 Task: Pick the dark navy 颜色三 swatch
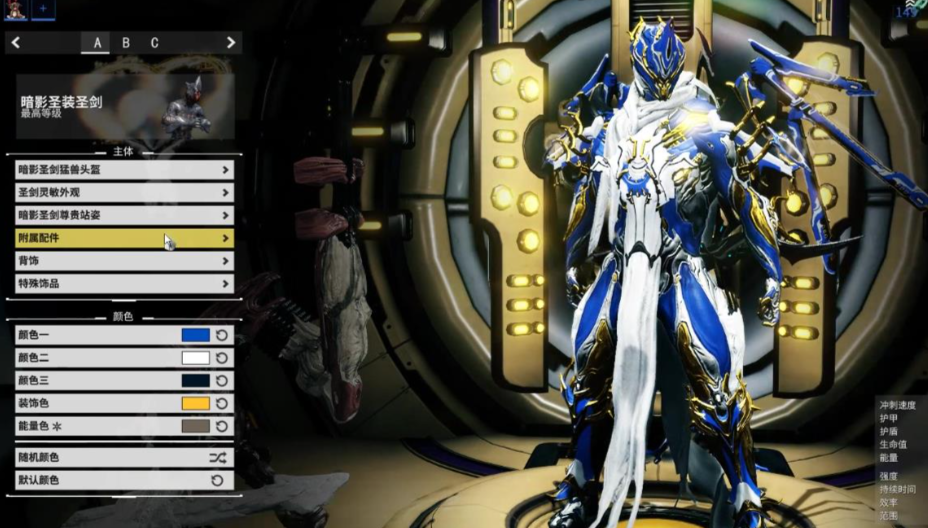pyautogui.click(x=195, y=381)
